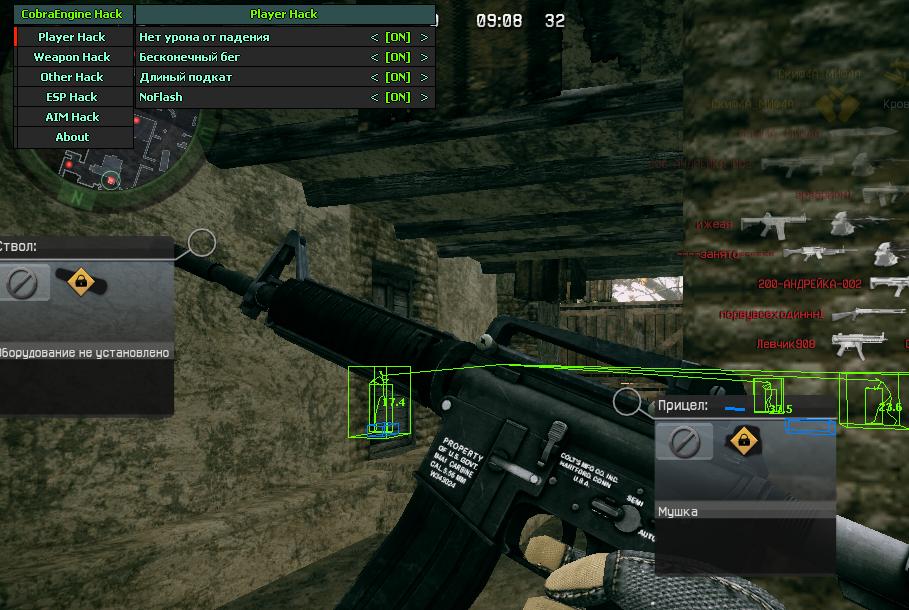This screenshot has width=909, height=610.
Task: Open the Player Hack menu section
Action: click(x=72, y=37)
